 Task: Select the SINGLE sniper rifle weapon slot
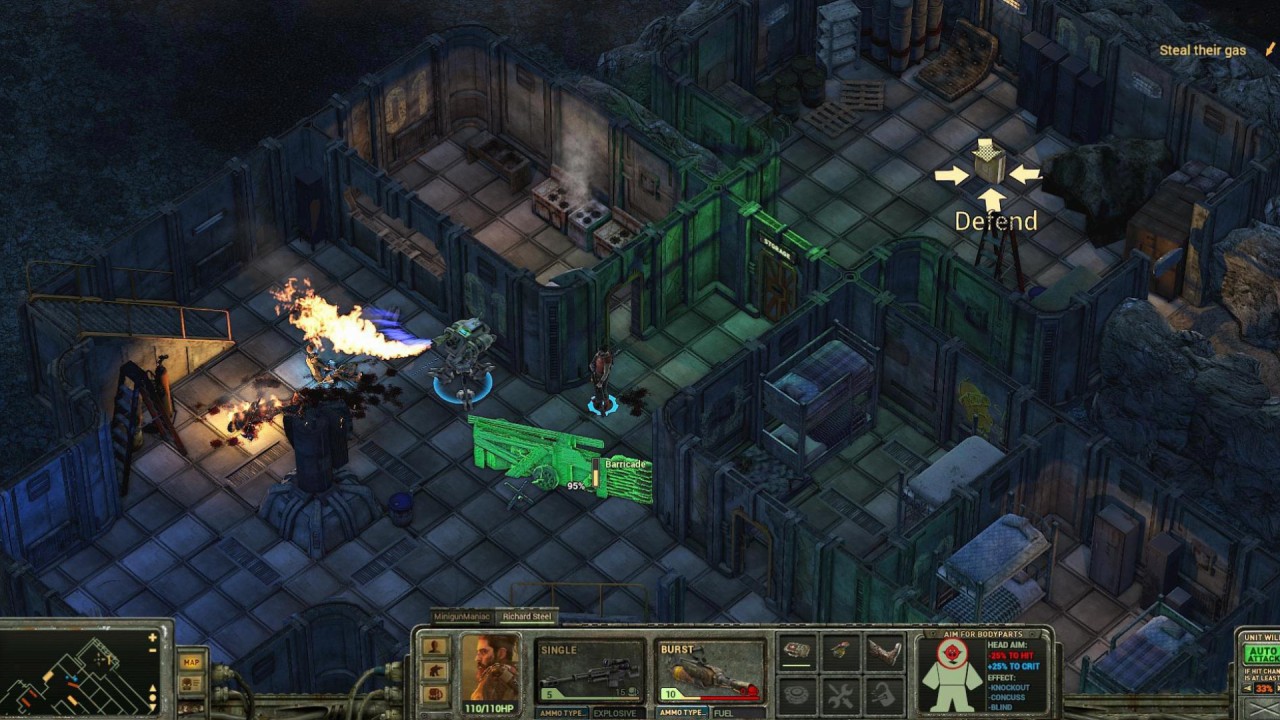[590, 670]
